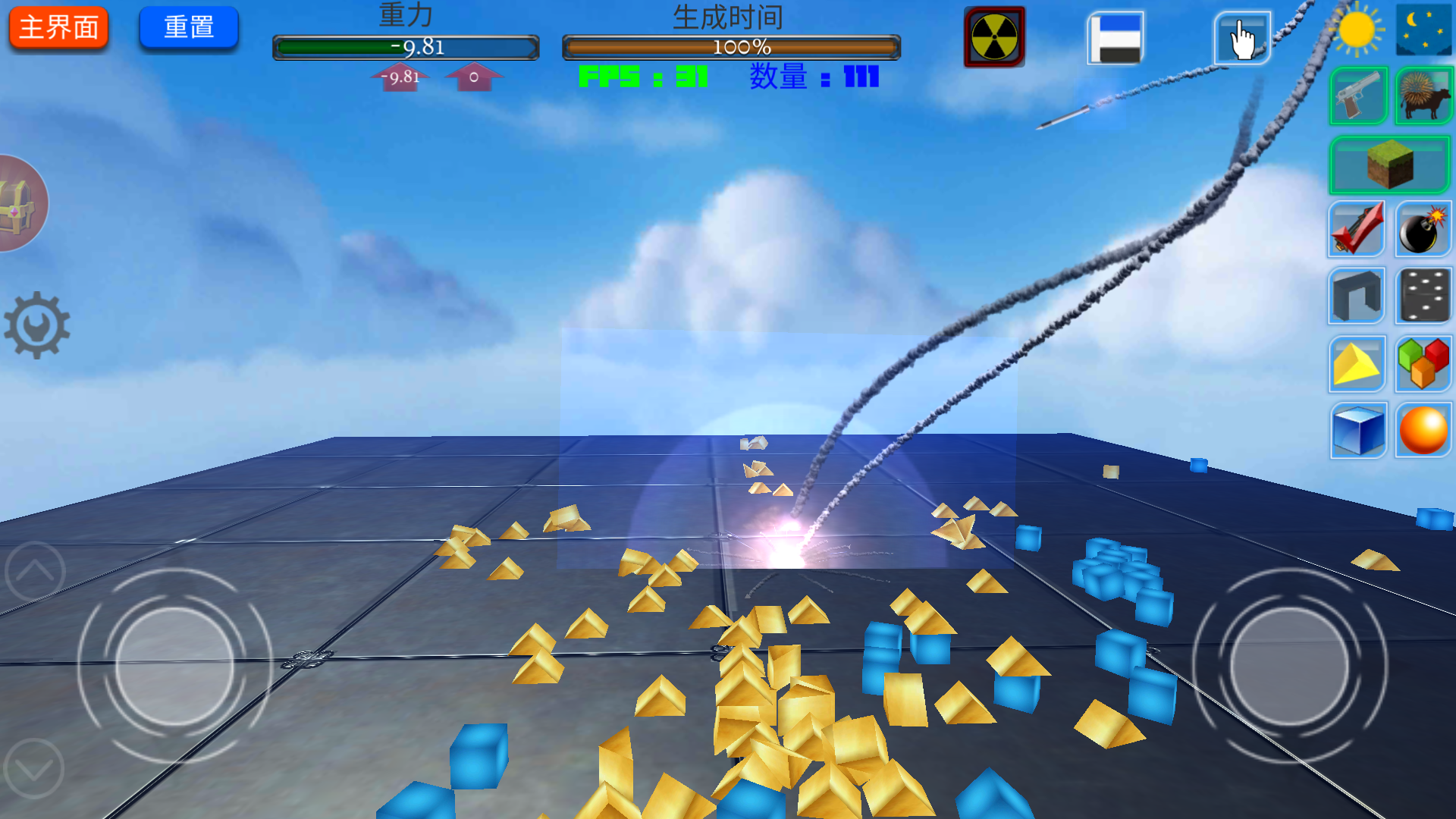Image resolution: width=1456 pixels, height=819 pixels.
Task: Select the blue-white-black flag icon
Action: pyautogui.click(x=1115, y=38)
